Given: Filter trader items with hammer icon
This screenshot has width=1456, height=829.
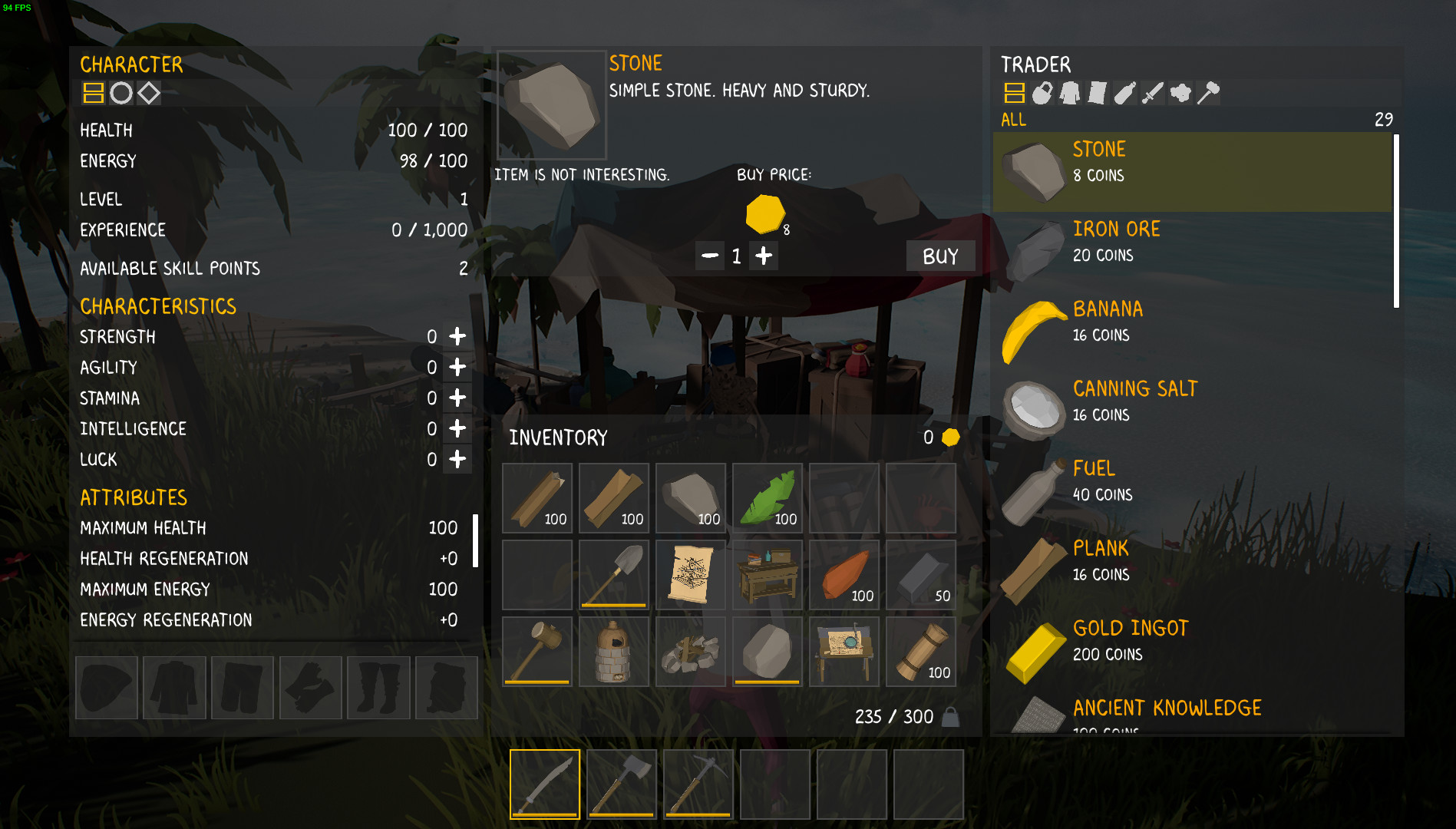Looking at the screenshot, I should point(1207,94).
